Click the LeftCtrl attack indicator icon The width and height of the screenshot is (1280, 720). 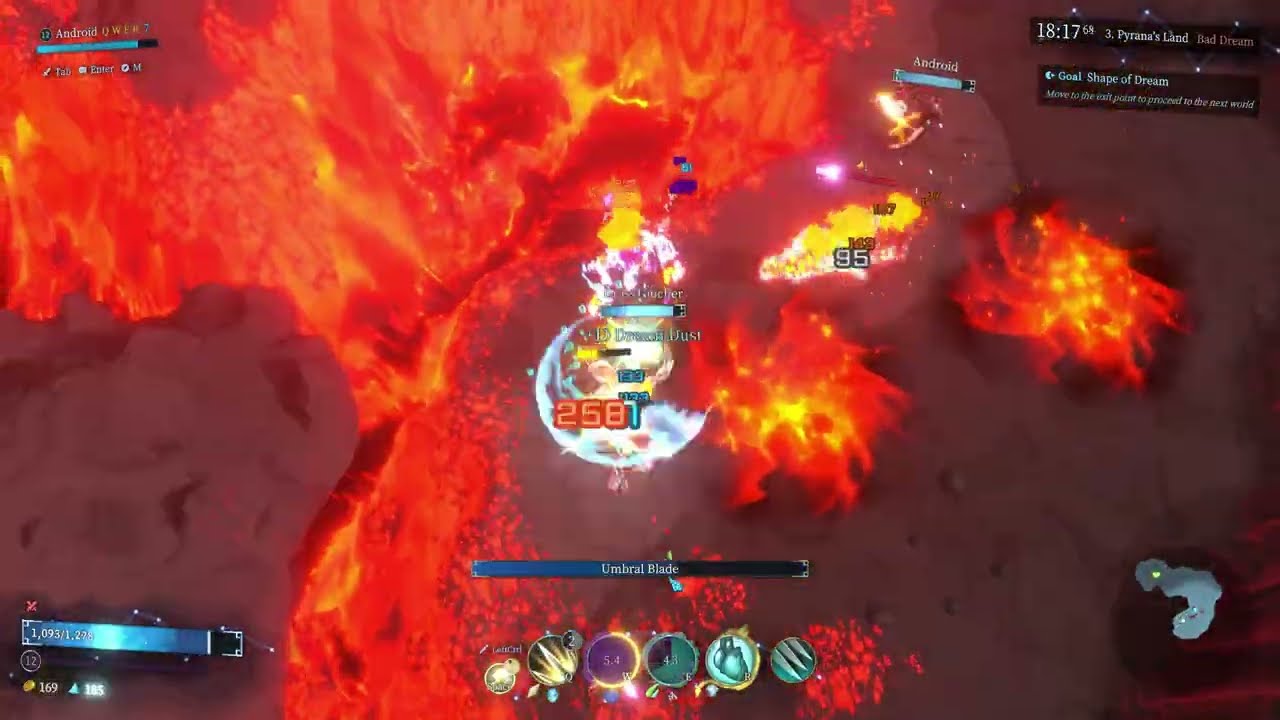(484, 648)
